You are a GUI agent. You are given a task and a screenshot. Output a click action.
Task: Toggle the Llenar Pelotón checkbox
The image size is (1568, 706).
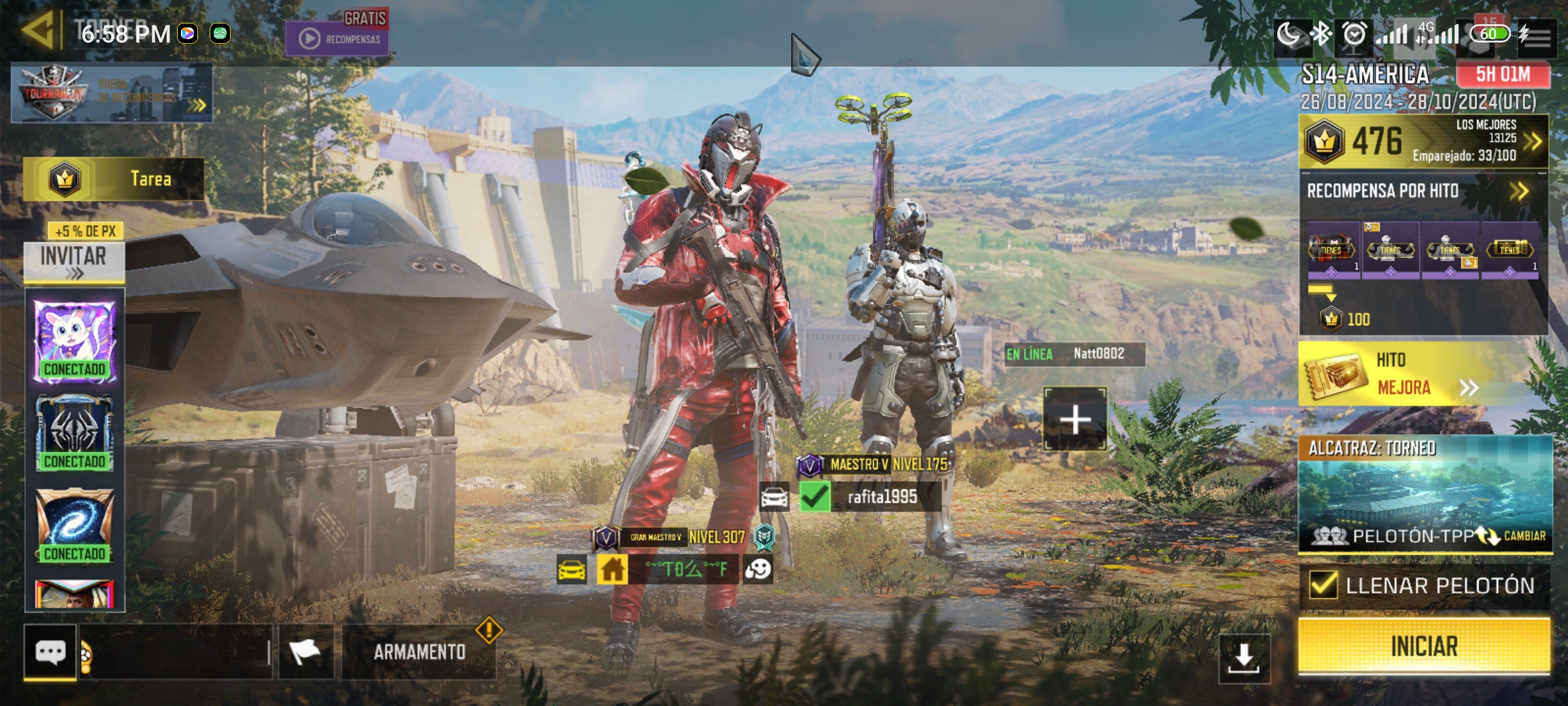1324,584
